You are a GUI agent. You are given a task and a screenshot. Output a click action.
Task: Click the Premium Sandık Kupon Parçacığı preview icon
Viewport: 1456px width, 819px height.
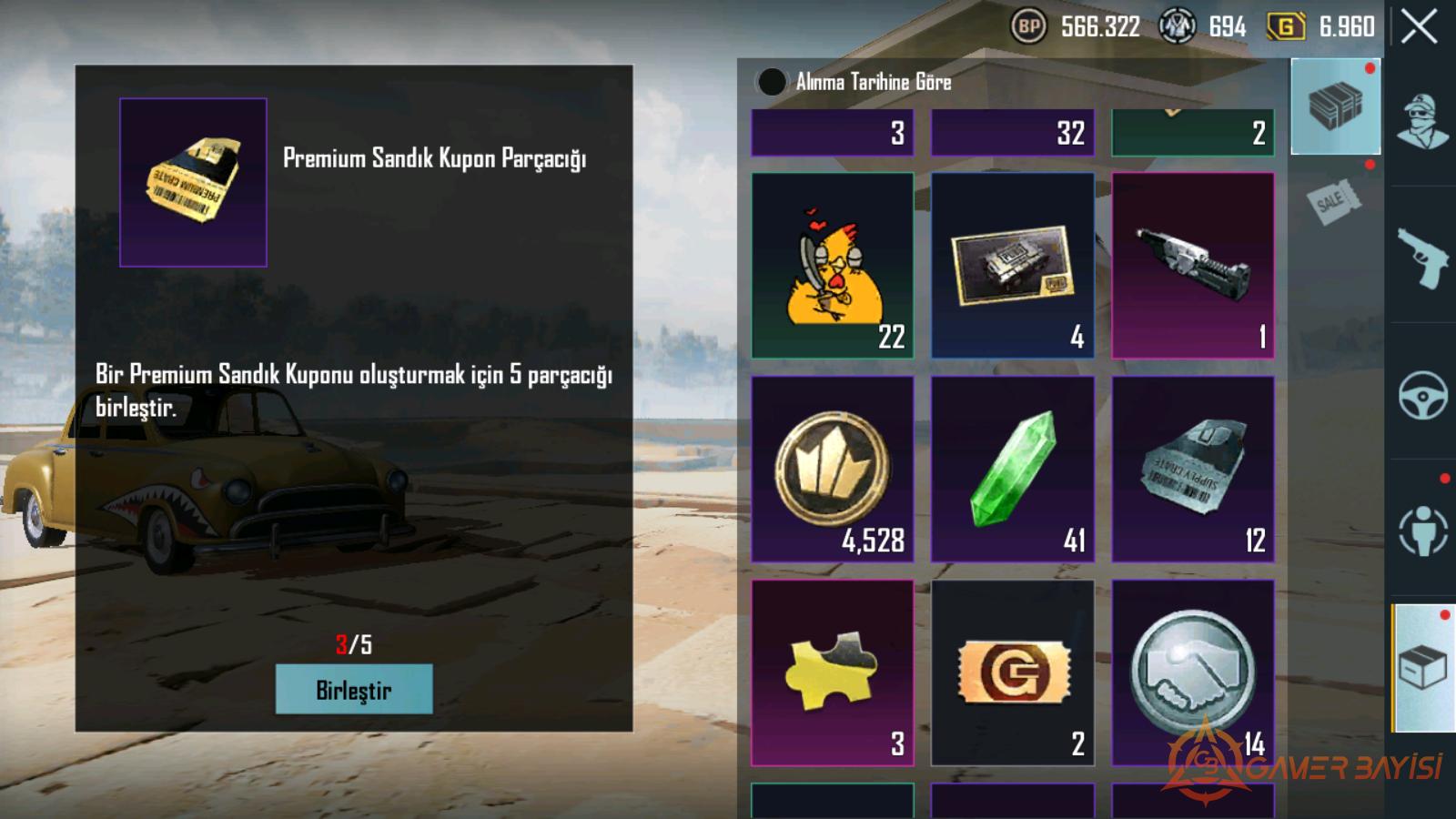[x=193, y=182]
